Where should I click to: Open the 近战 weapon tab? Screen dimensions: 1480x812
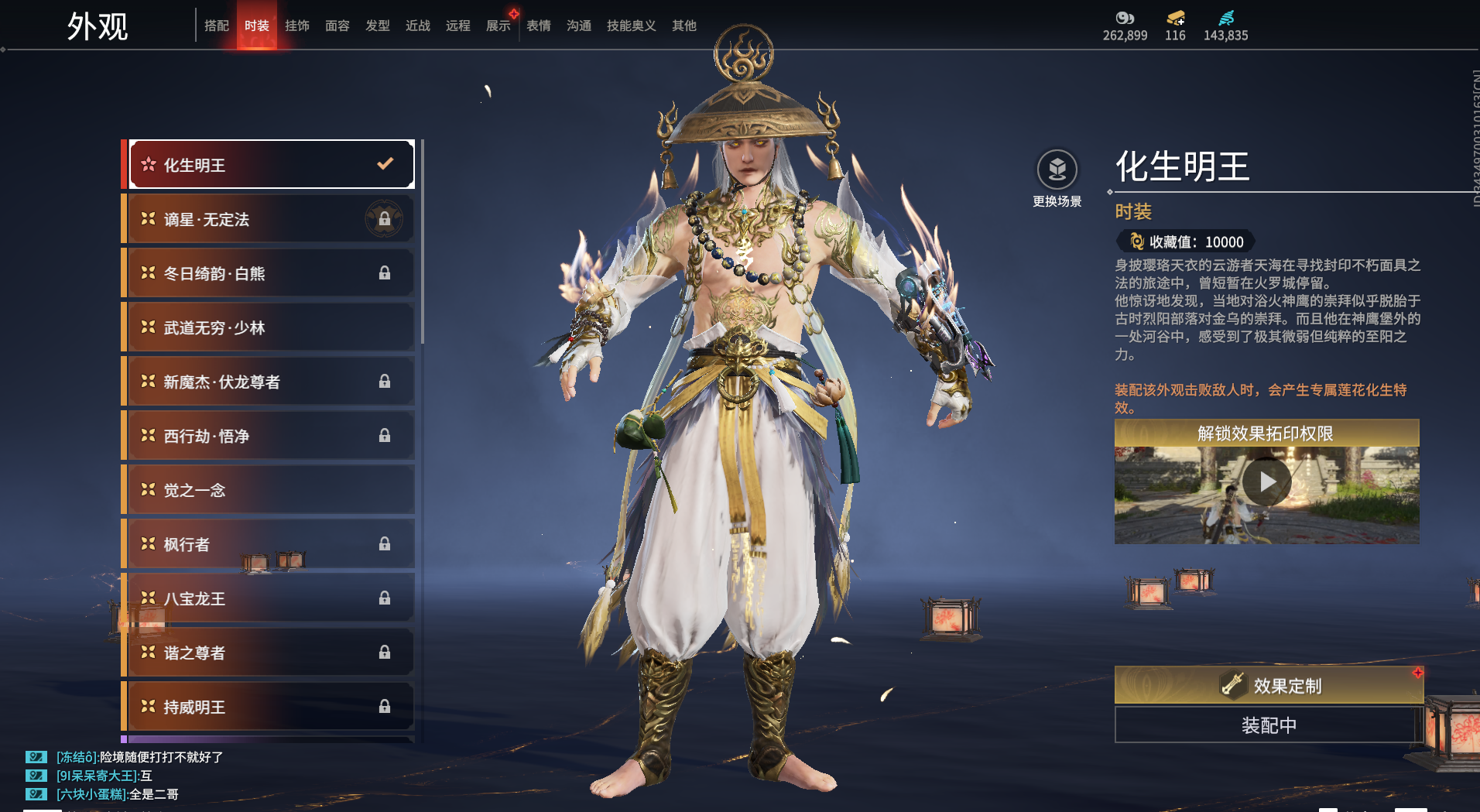click(x=417, y=26)
